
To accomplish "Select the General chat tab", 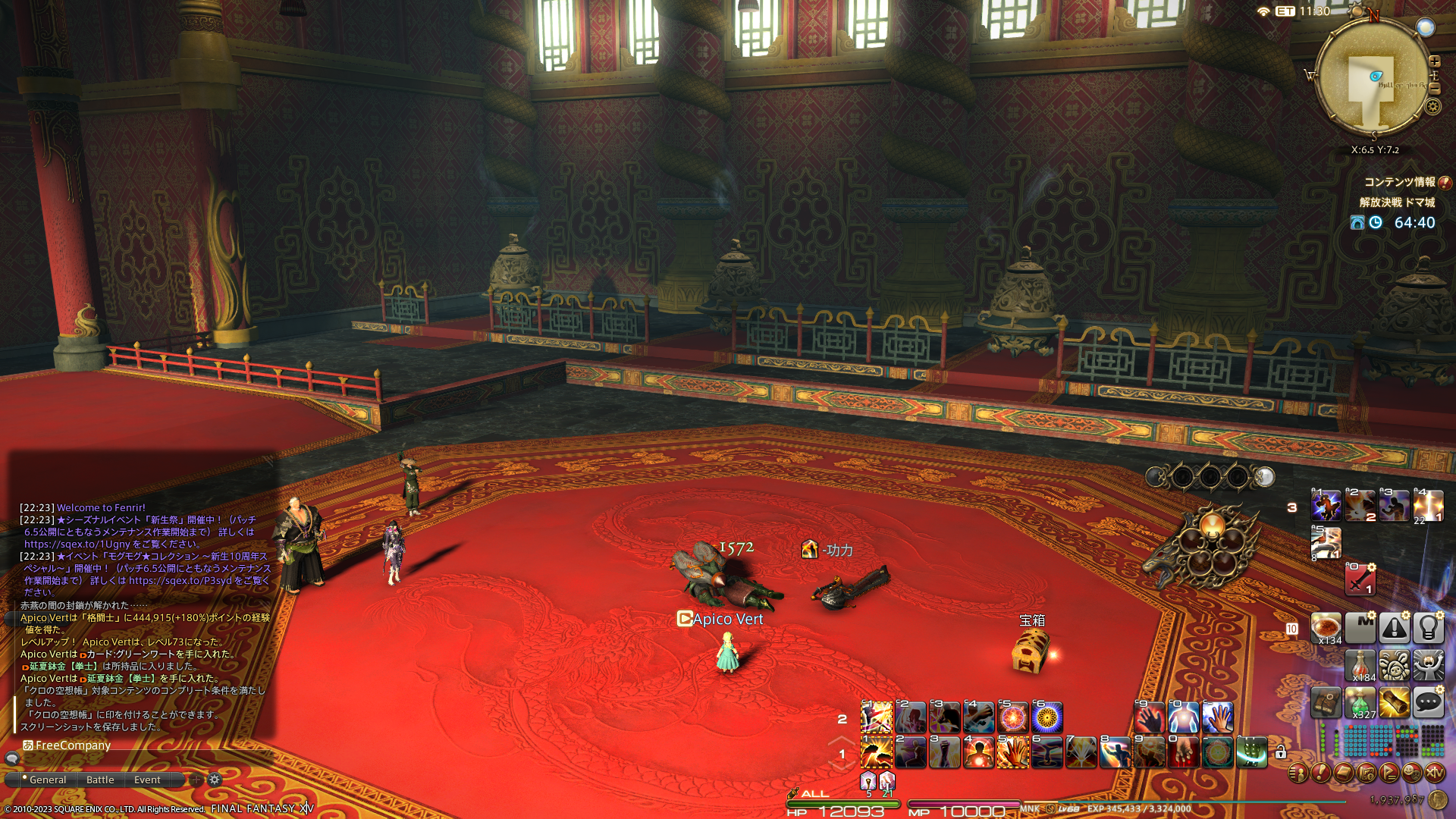I will click(x=47, y=780).
